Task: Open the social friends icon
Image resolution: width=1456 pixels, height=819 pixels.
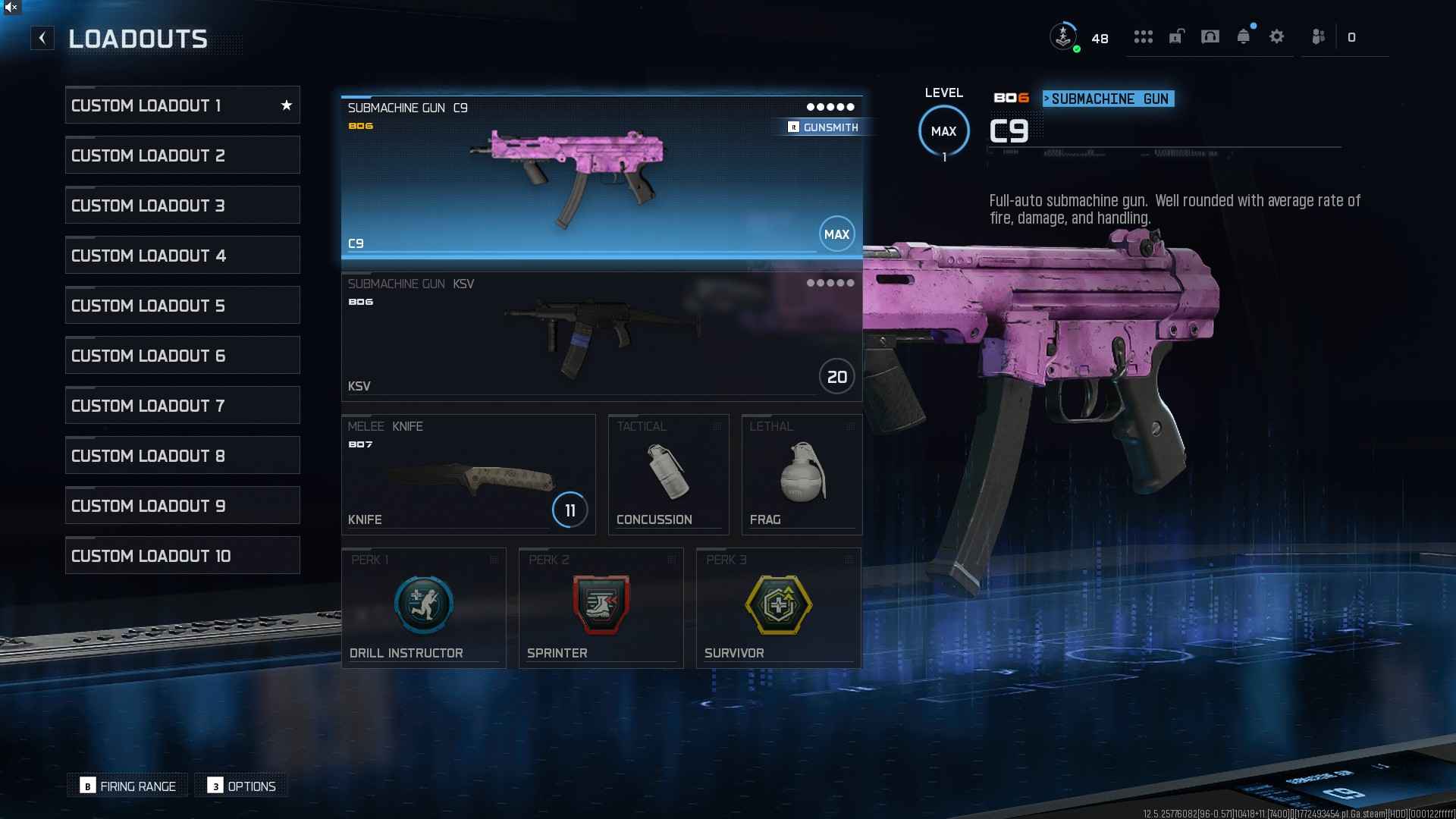Action: (x=1318, y=36)
